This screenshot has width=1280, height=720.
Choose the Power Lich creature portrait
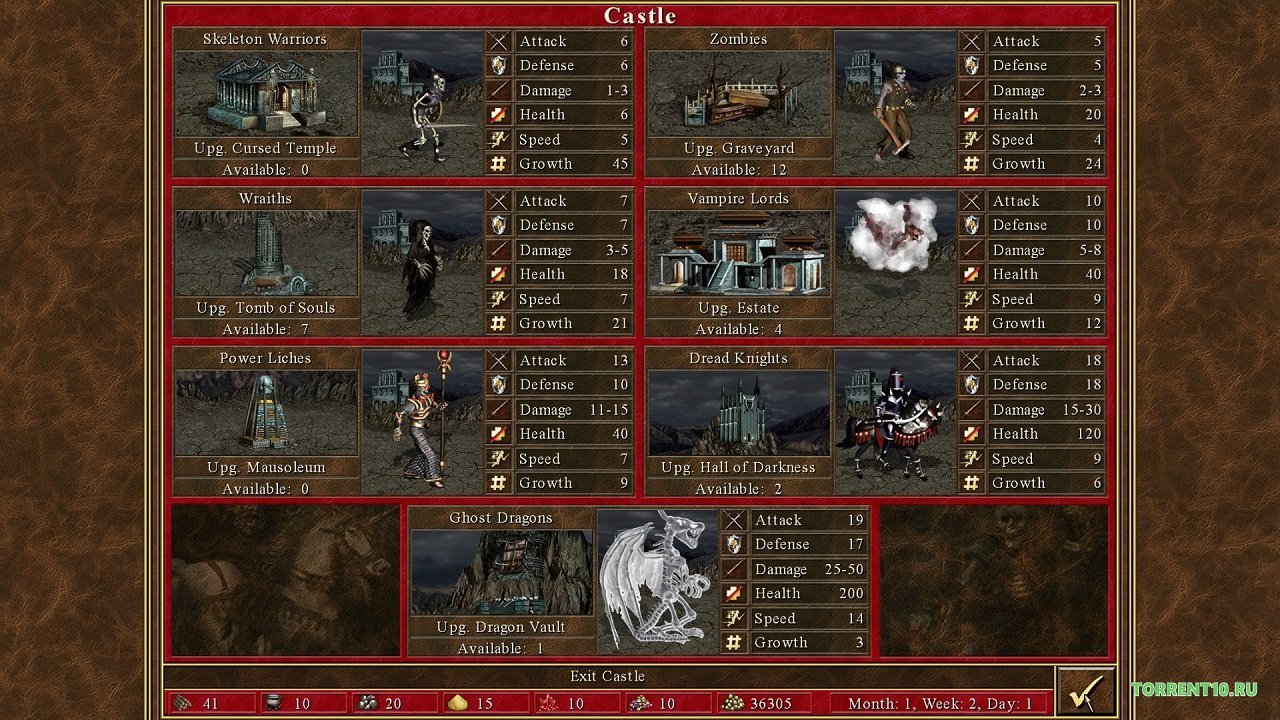[423, 422]
